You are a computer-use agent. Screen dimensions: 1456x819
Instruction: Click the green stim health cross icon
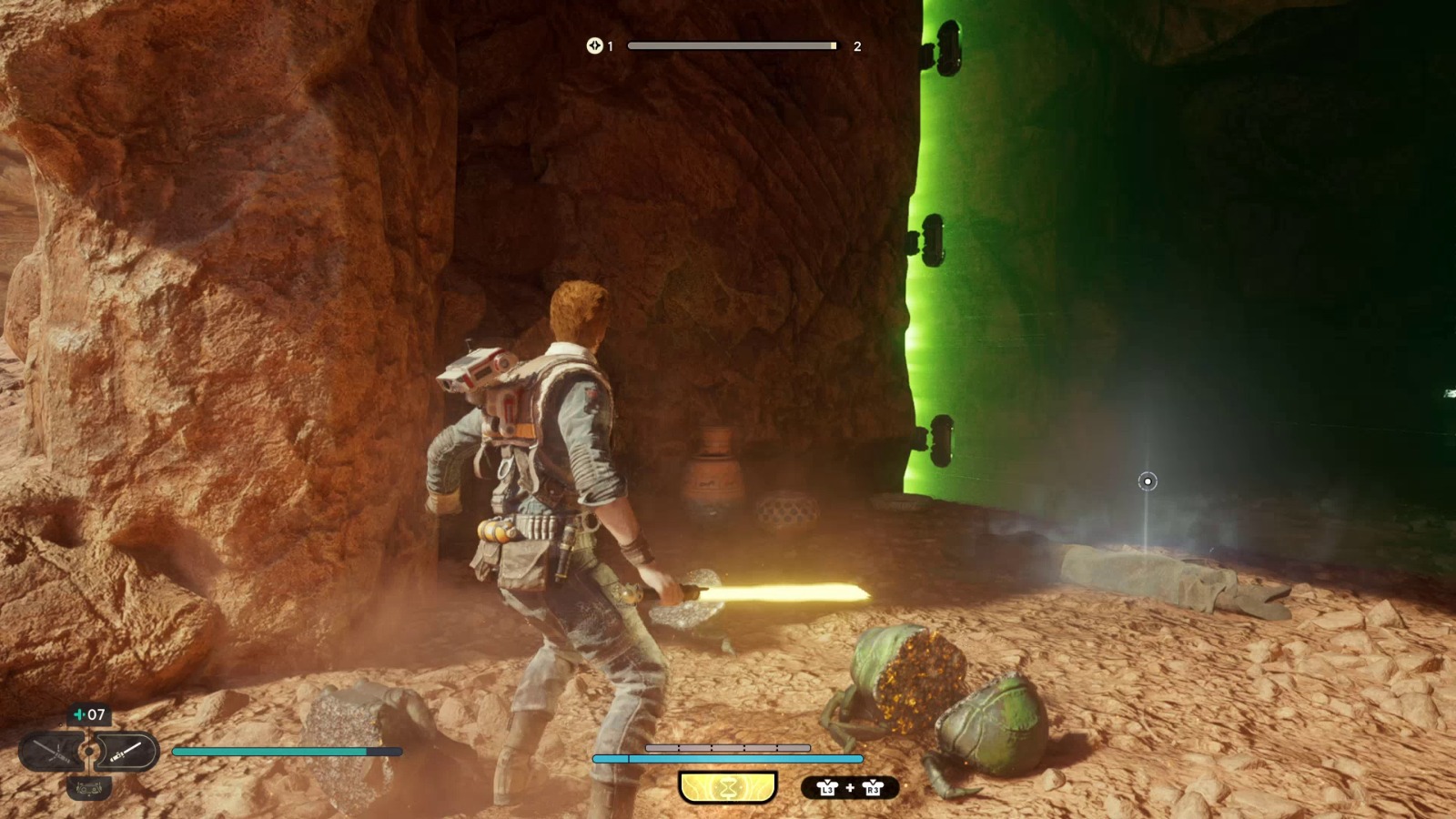pos(78,716)
